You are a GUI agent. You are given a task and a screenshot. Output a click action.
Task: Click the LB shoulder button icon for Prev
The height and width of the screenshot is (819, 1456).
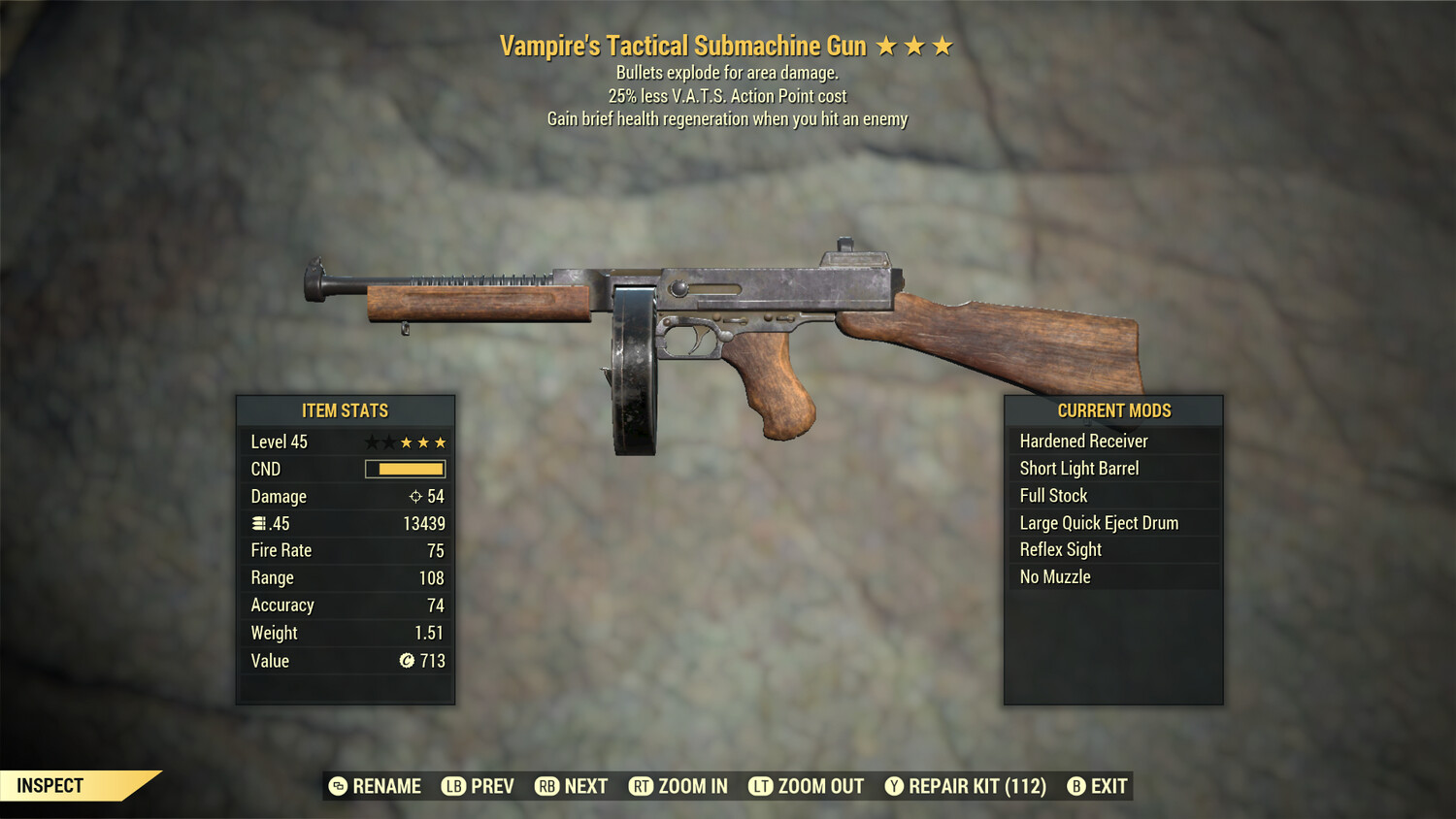point(451,786)
